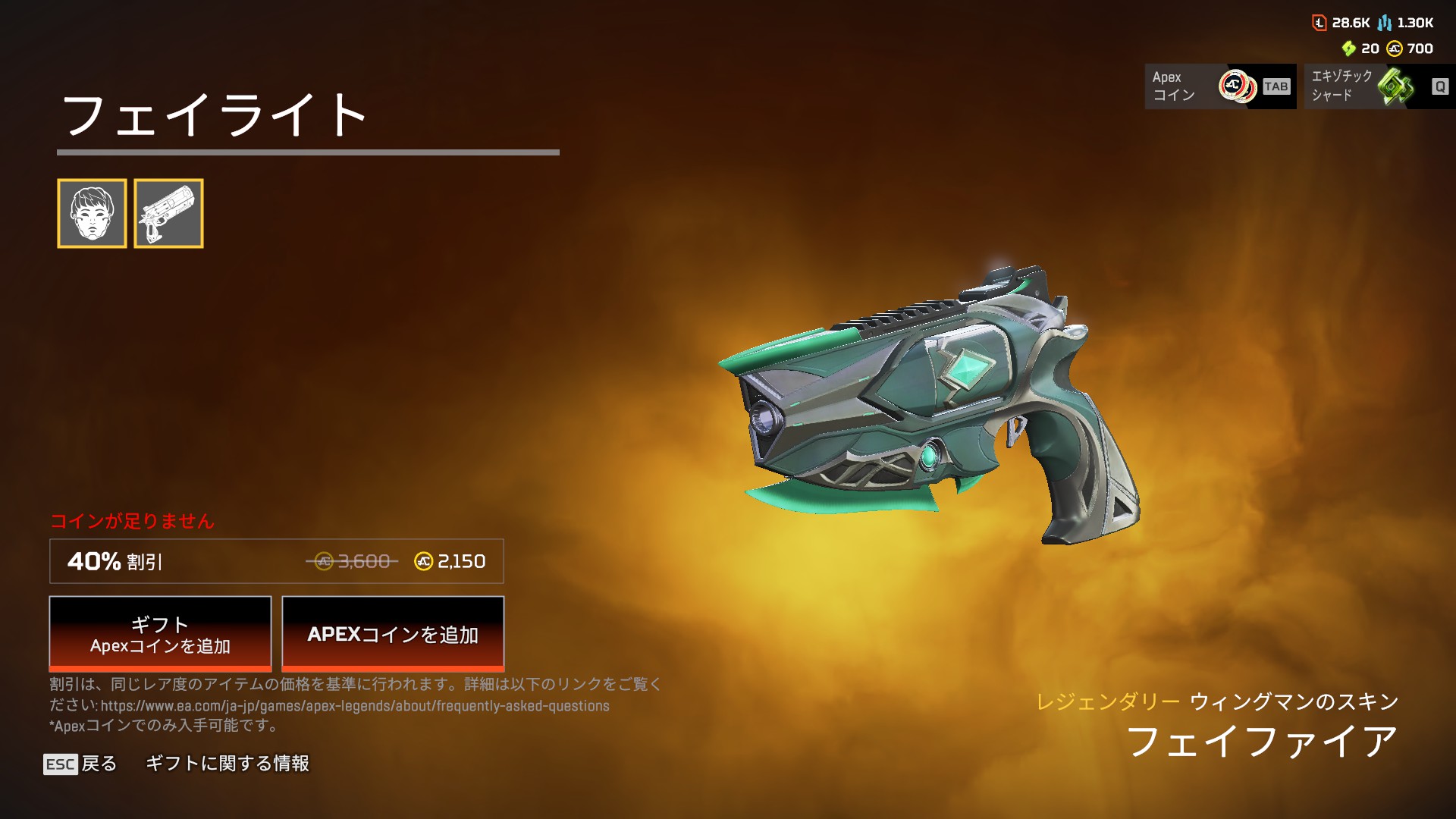This screenshot has height=819, width=1456.
Task: Open the Apex コイン currency tab
Action: click(1219, 86)
